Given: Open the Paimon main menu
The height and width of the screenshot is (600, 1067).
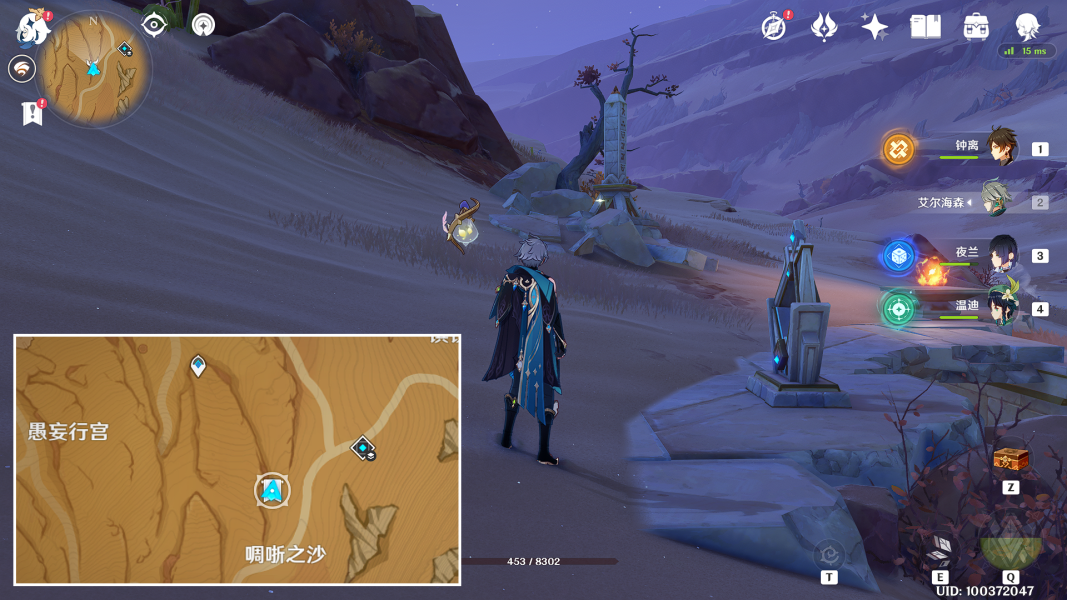Looking at the screenshot, I should 33,27.
